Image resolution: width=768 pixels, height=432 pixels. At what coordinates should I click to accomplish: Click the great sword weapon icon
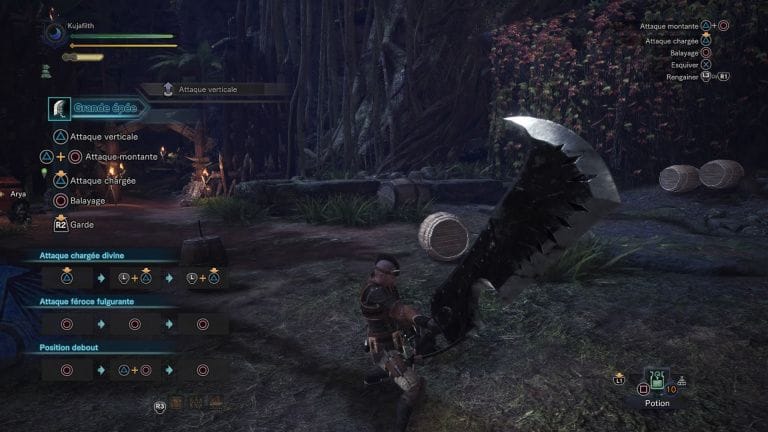pos(60,108)
